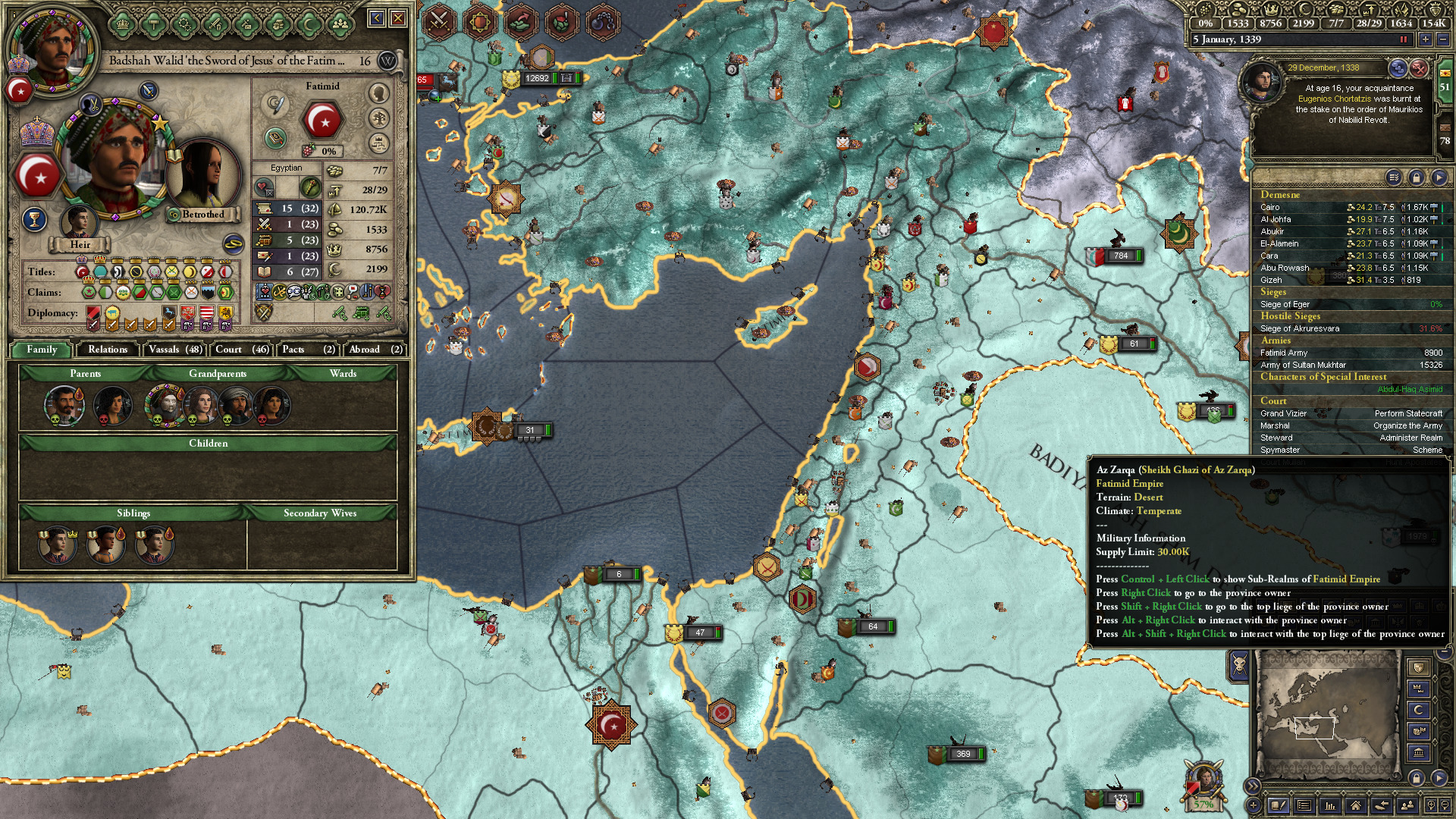
Task: Click the Heir portrait
Action: click(79, 223)
